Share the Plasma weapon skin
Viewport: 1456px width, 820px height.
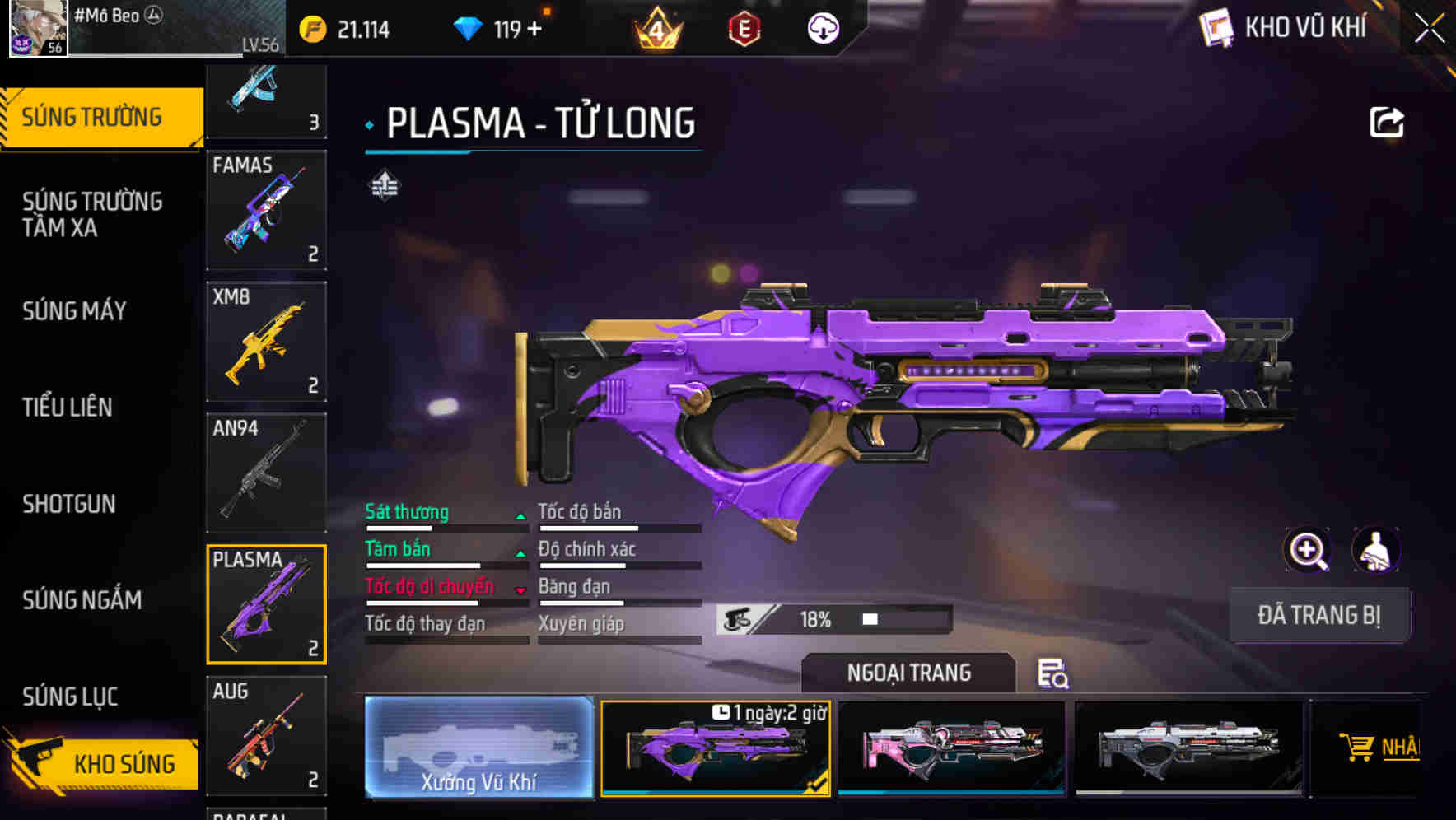(x=1387, y=123)
